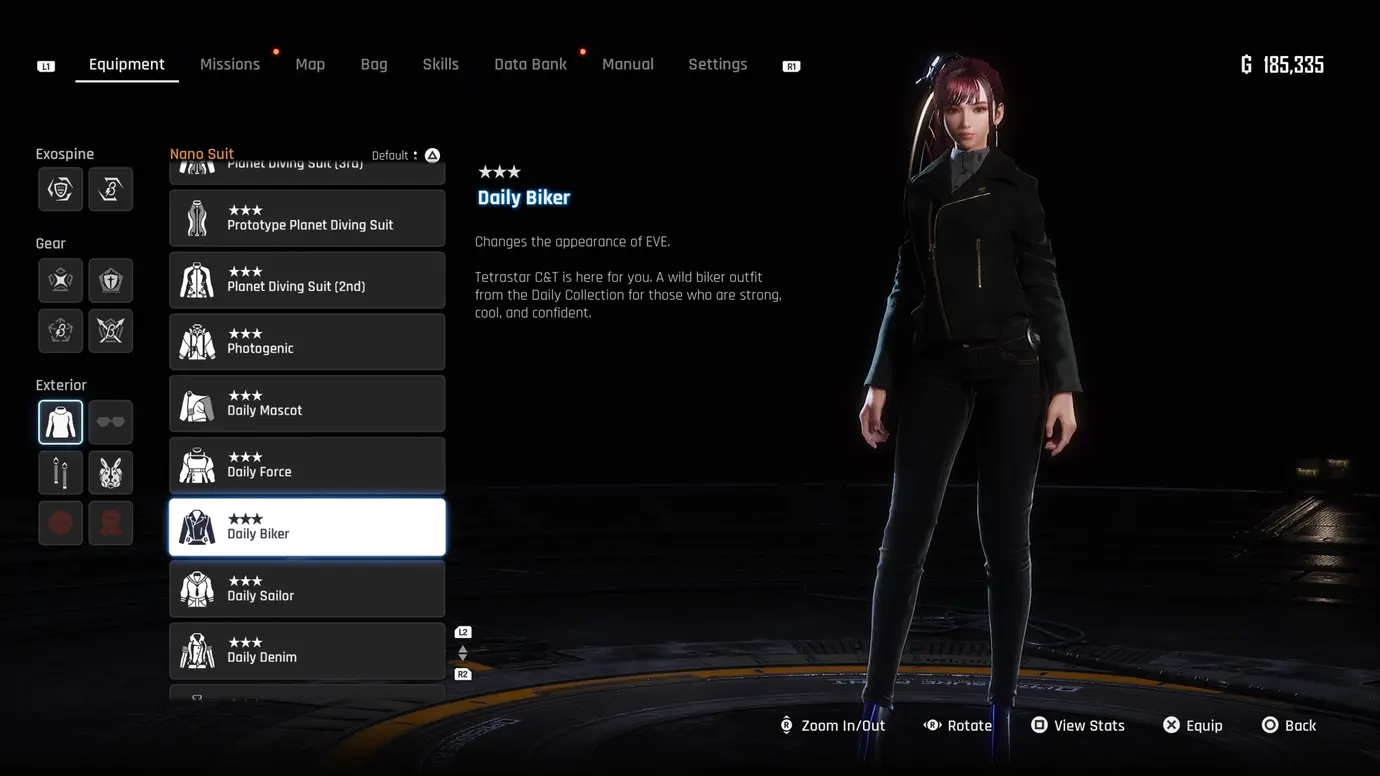Screen dimensions: 1380x776
Task: Open the Settings tab
Action: point(717,65)
